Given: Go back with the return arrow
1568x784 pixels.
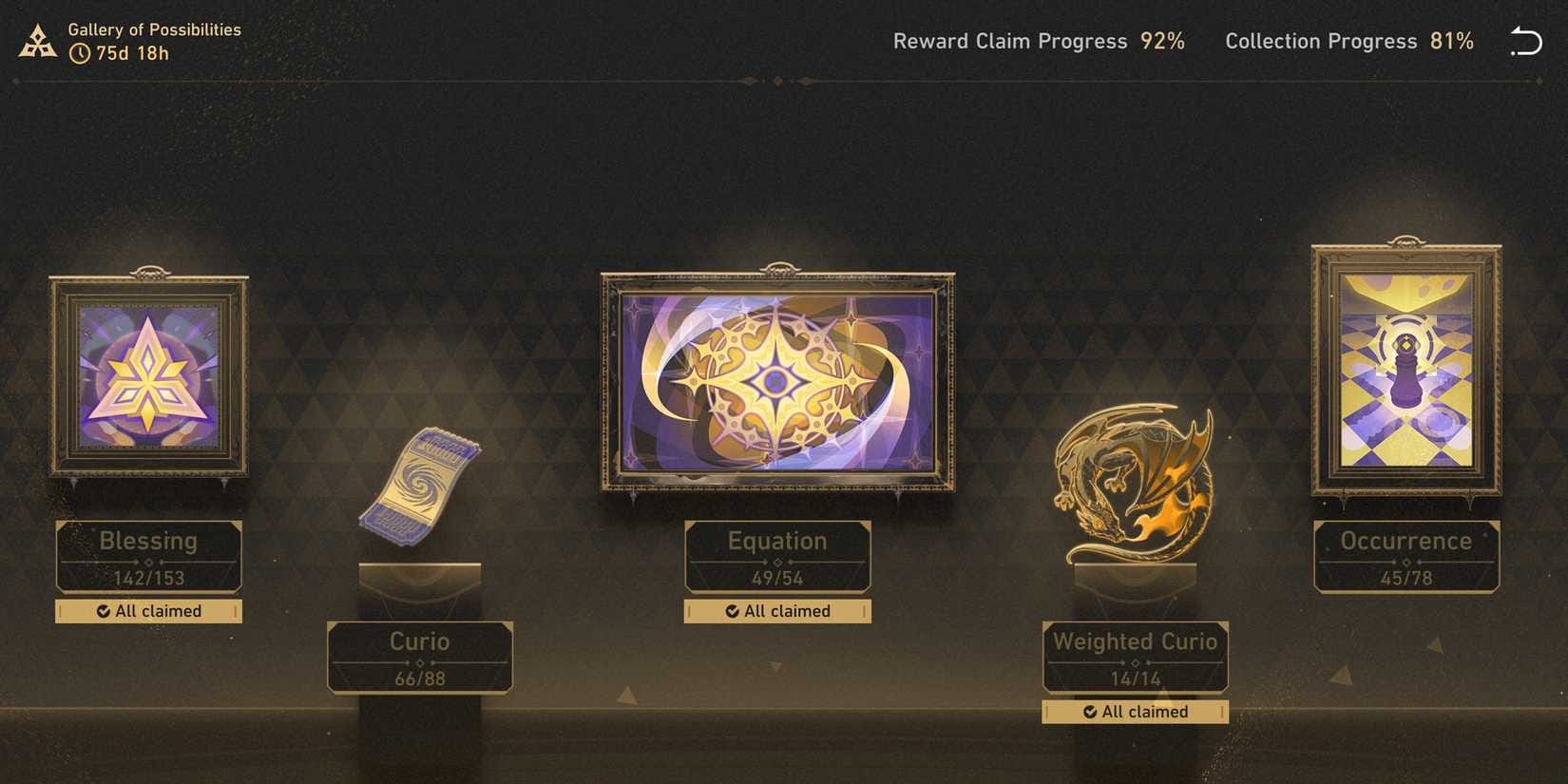Looking at the screenshot, I should click(x=1525, y=41).
